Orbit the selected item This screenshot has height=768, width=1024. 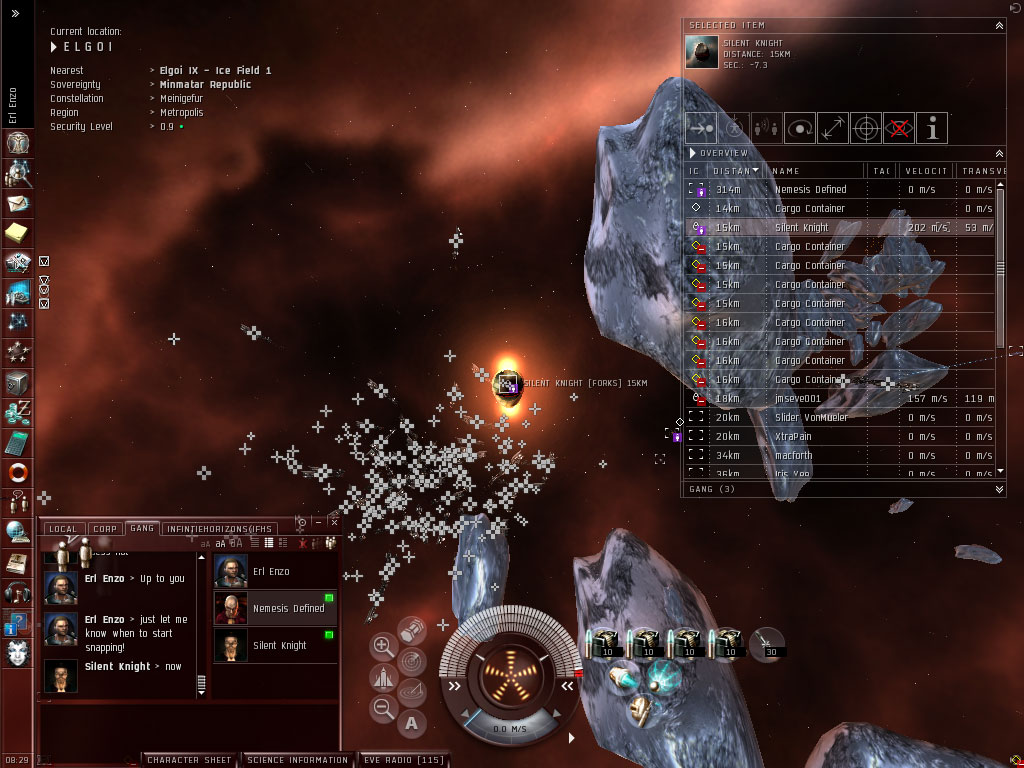[x=799, y=127]
